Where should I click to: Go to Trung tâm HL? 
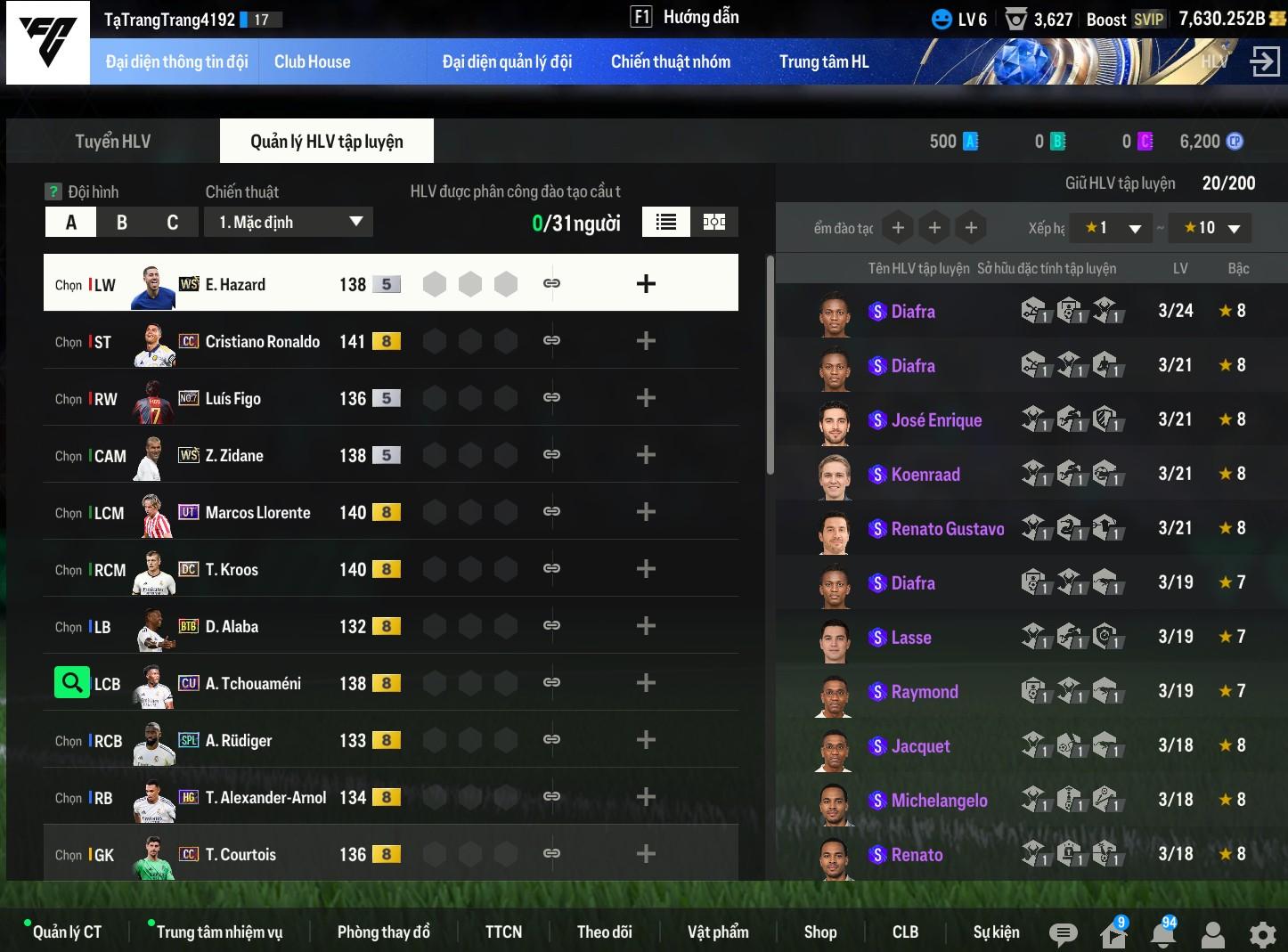pyautogui.click(x=823, y=61)
